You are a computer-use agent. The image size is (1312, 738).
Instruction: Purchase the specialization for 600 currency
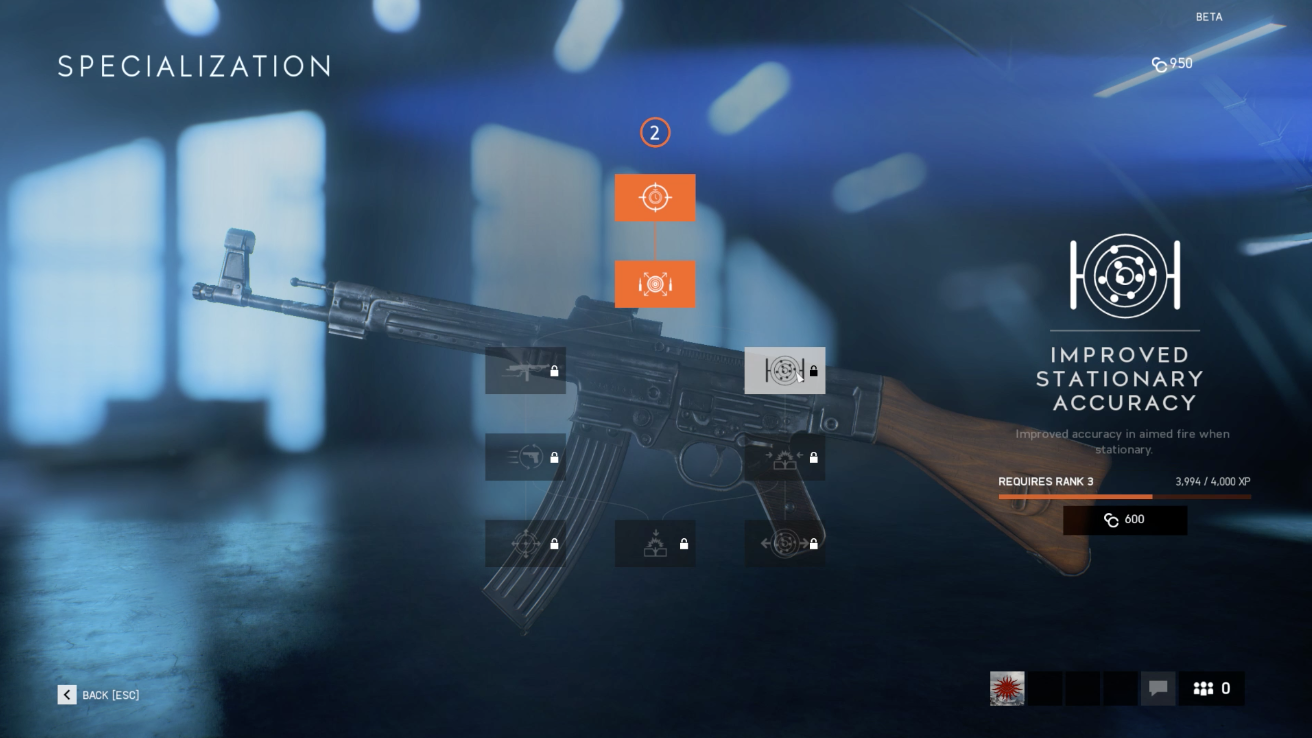[x=1124, y=519]
